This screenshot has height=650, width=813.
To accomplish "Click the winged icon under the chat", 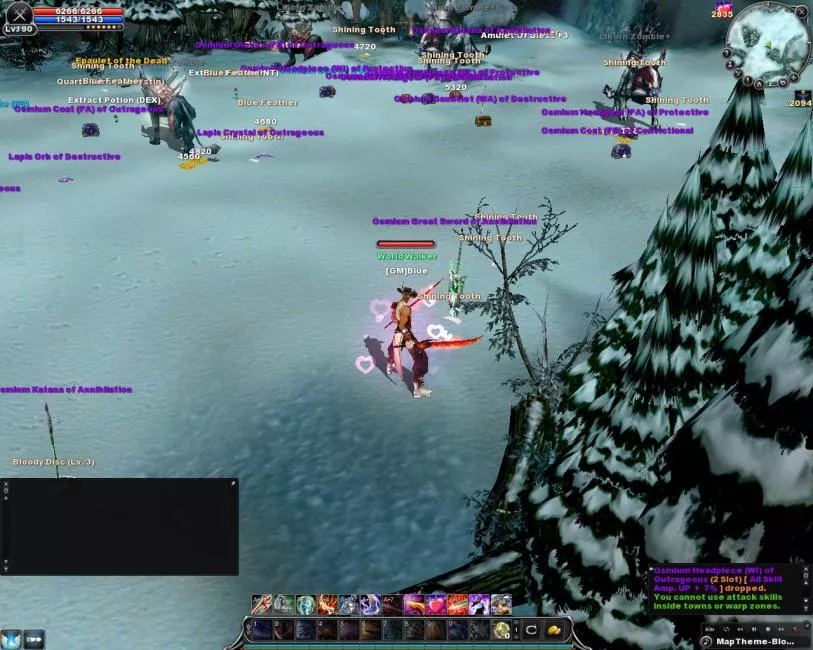I will point(11,638).
